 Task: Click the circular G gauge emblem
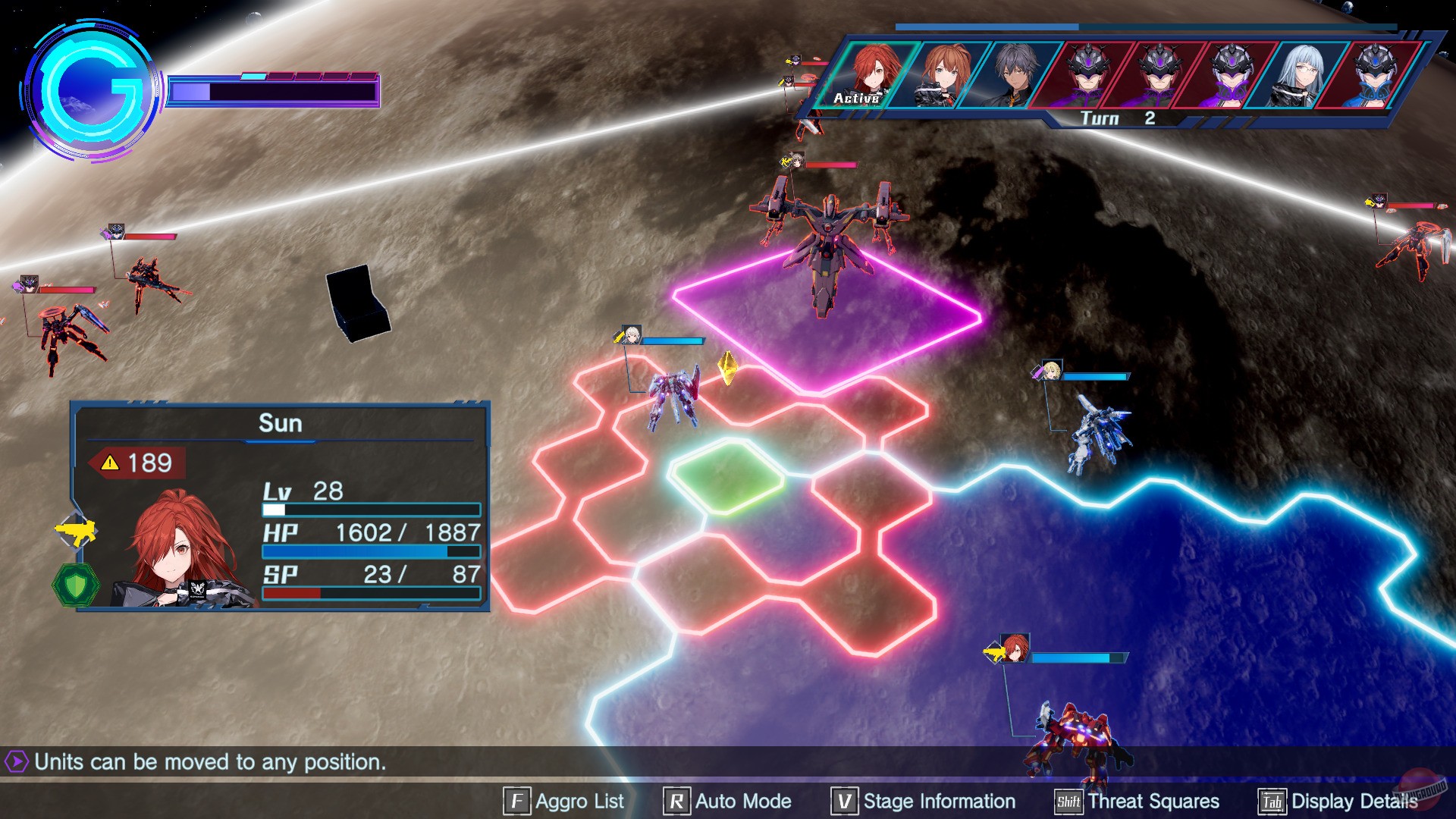tap(93, 91)
